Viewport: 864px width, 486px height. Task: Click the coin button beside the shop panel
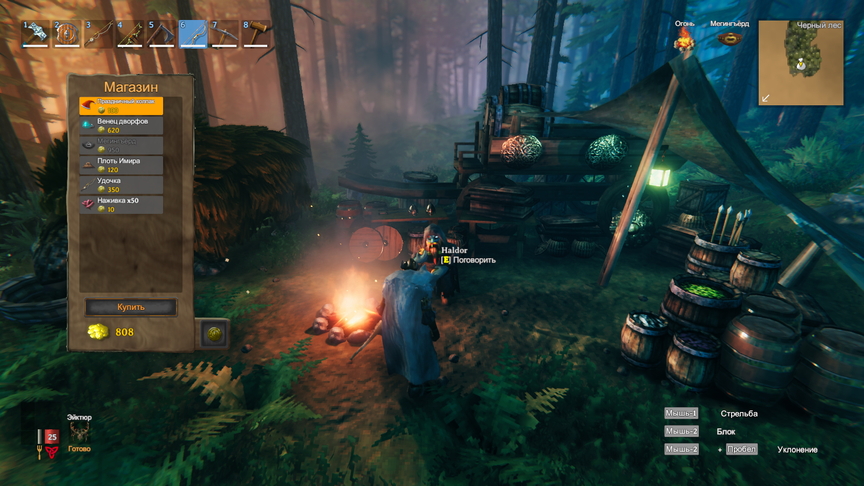[x=213, y=333]
